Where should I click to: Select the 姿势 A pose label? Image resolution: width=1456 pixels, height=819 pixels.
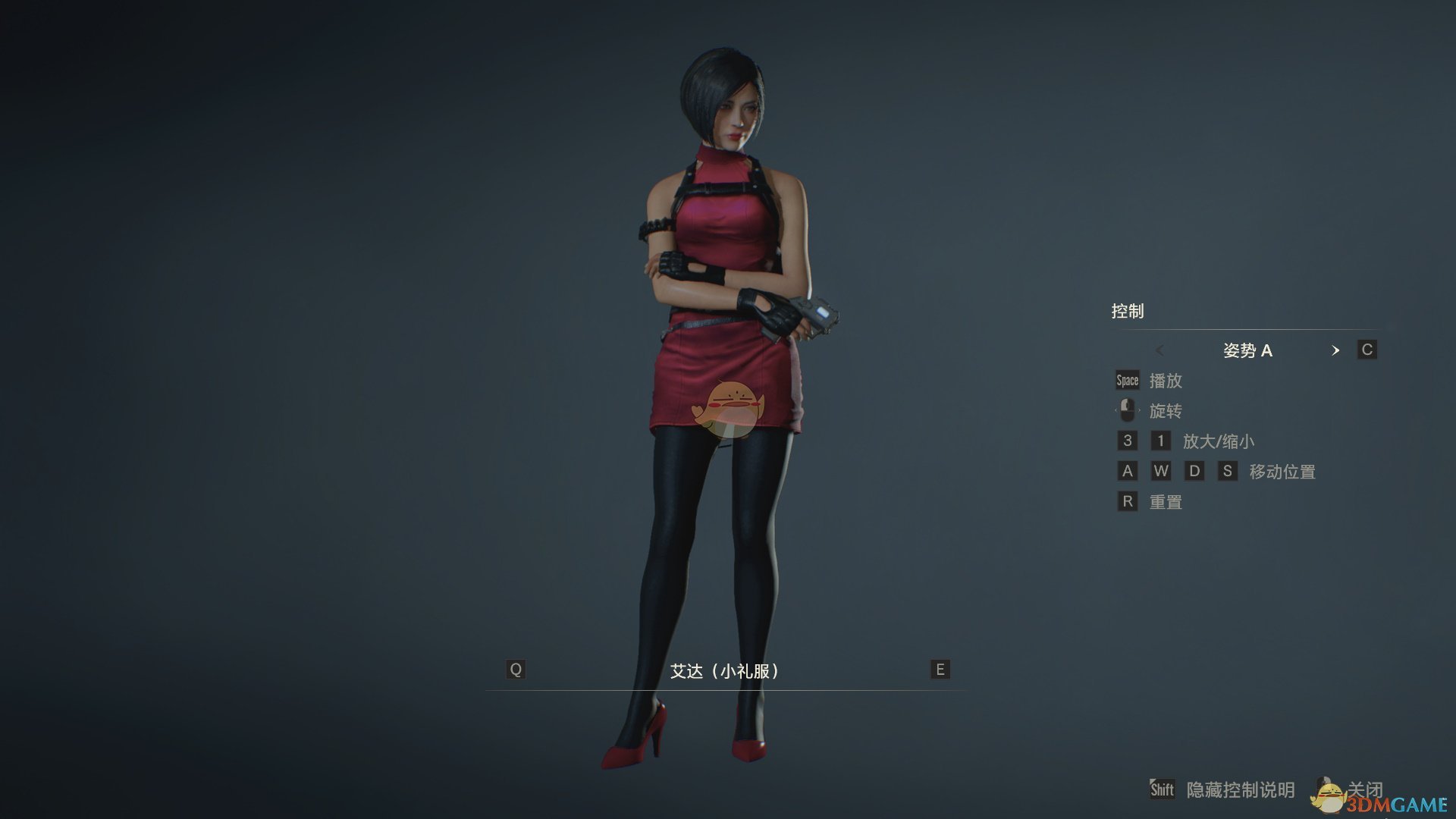point(1248,350)
